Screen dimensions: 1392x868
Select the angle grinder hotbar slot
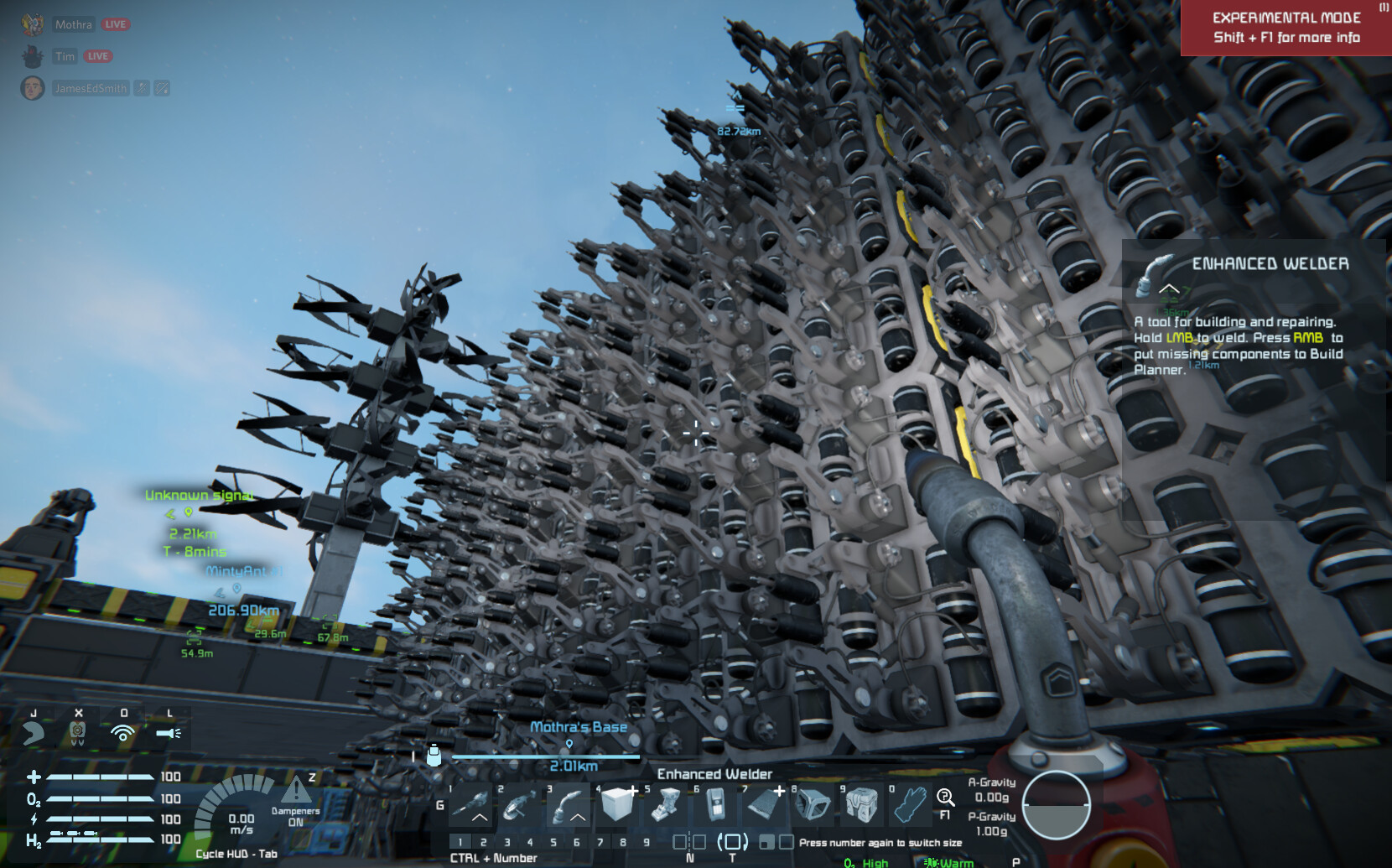[520, 806]
